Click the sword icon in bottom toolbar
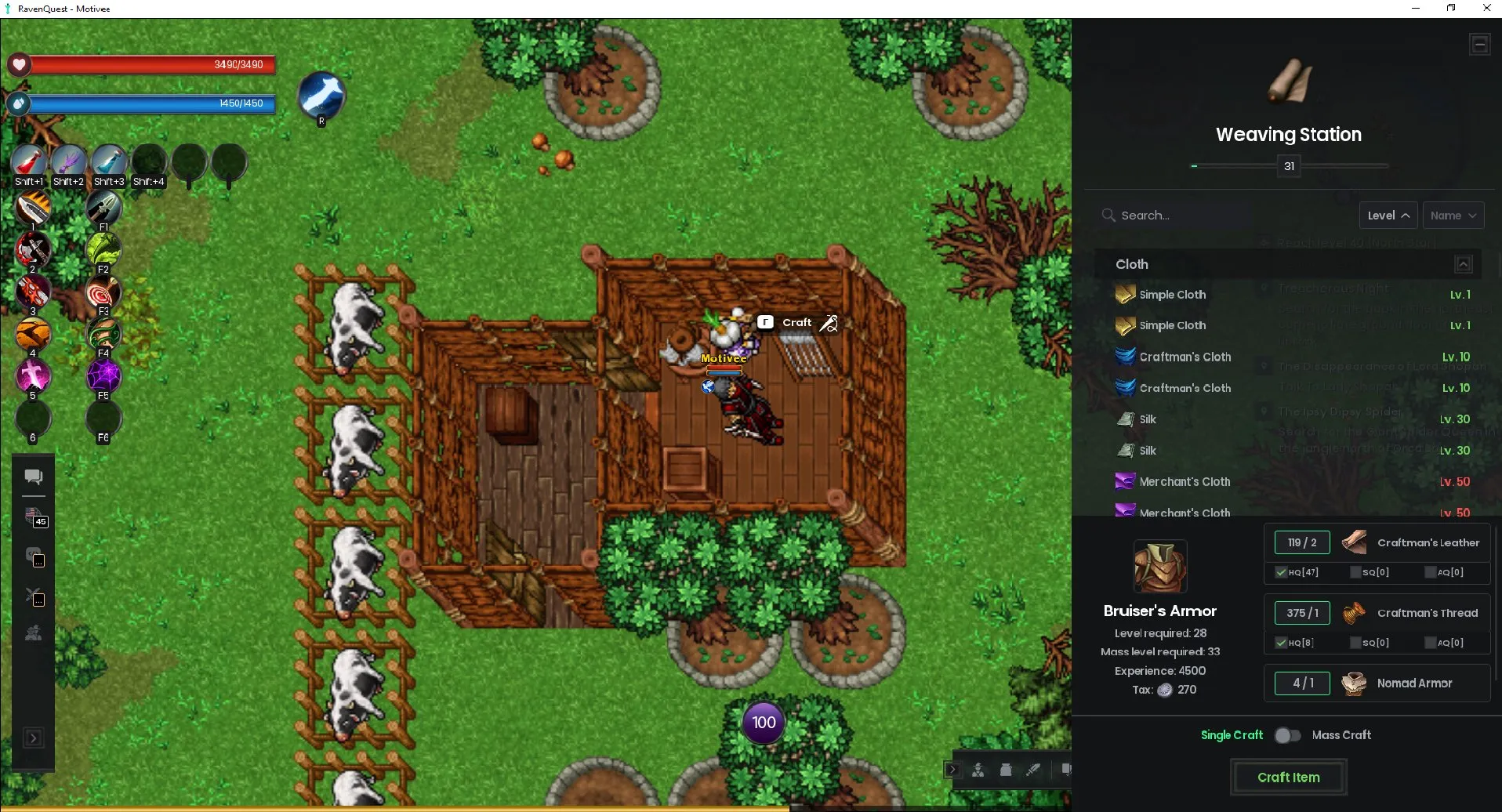This screenshot has height=812, width=1502. 1033,769
